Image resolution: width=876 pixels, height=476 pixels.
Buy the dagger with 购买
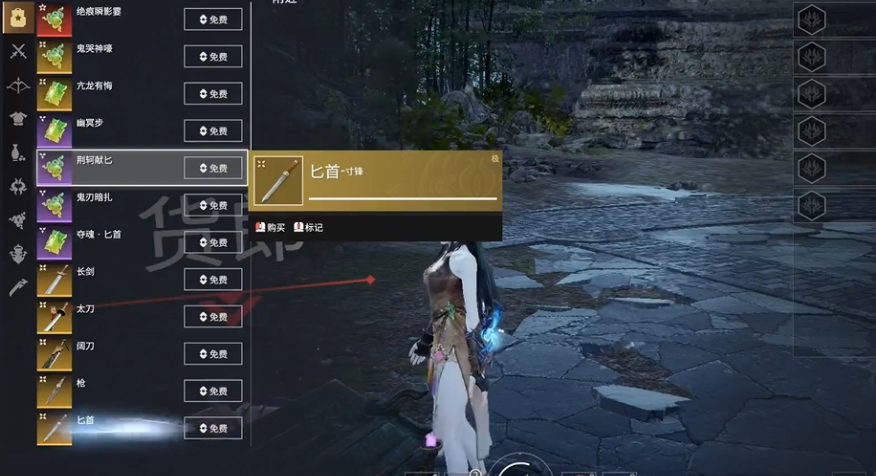pos(270,228)
